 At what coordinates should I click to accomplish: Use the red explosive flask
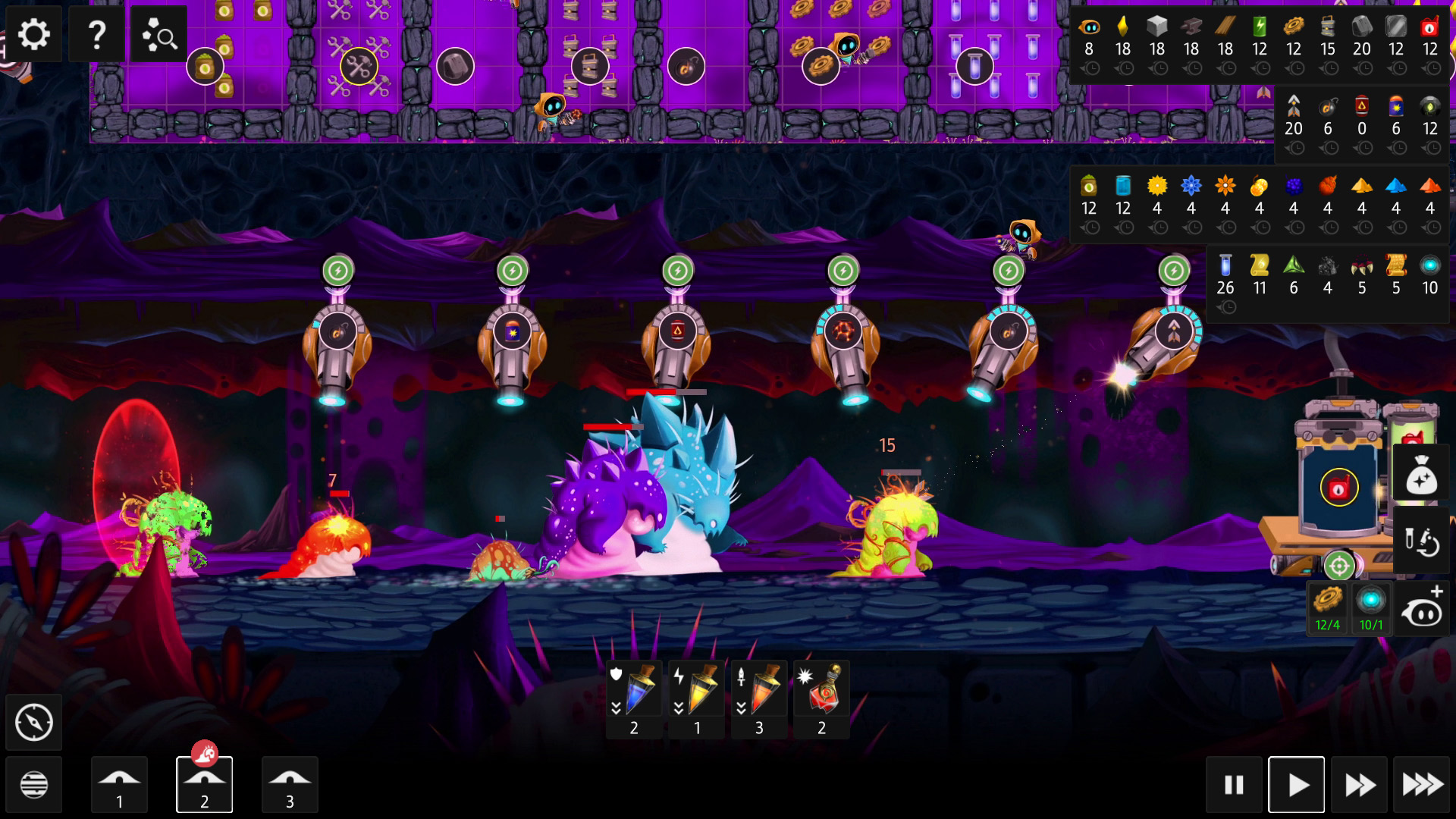(821, 699)
